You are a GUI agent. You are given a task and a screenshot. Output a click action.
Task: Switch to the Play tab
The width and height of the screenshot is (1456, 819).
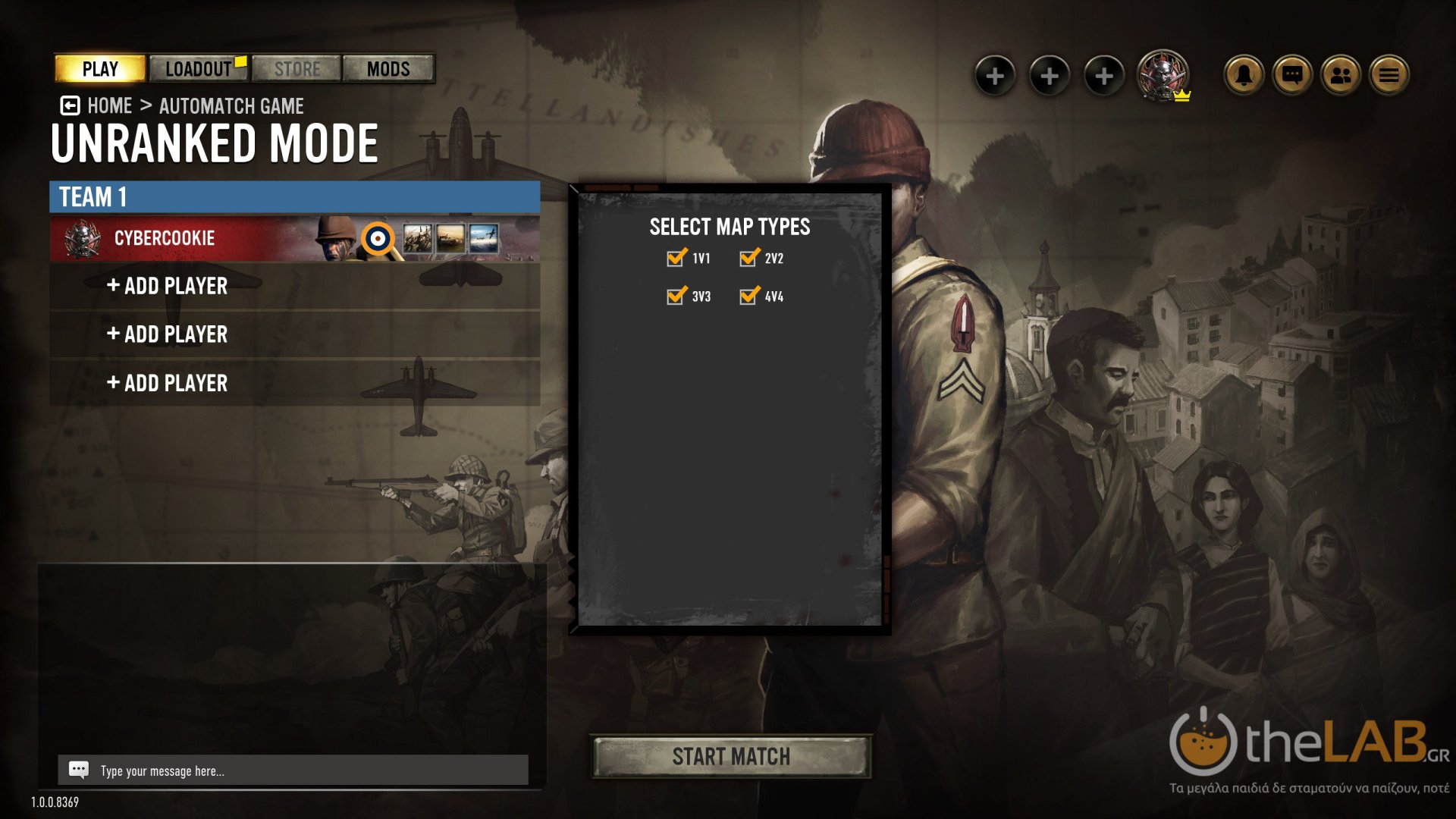(100, 69)
